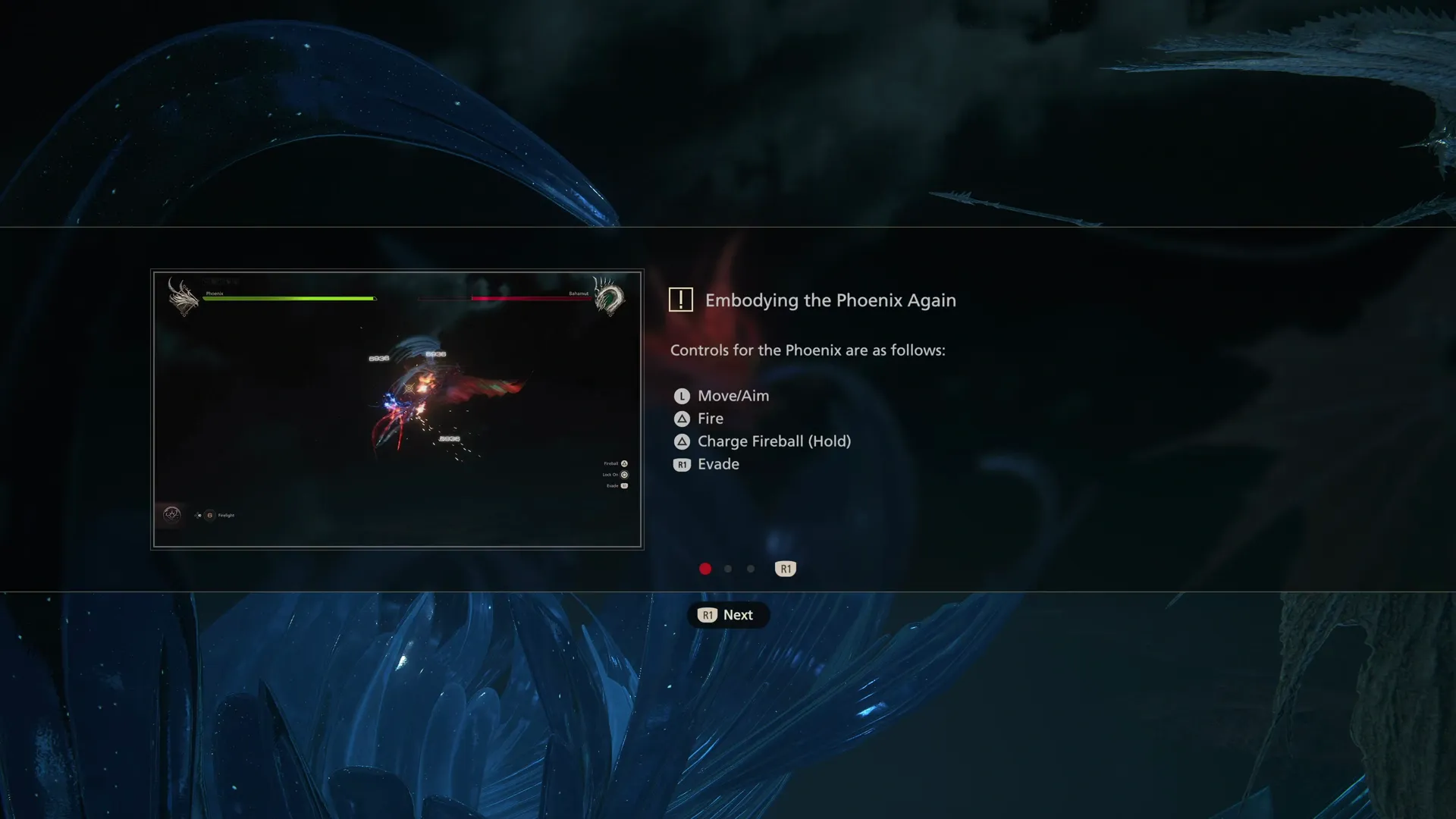This screenshot has width=1456, height=819.
Task: Click the circular eikon icon bottom-left of preview
Action: pyautogui.click(x=171, y=515)
